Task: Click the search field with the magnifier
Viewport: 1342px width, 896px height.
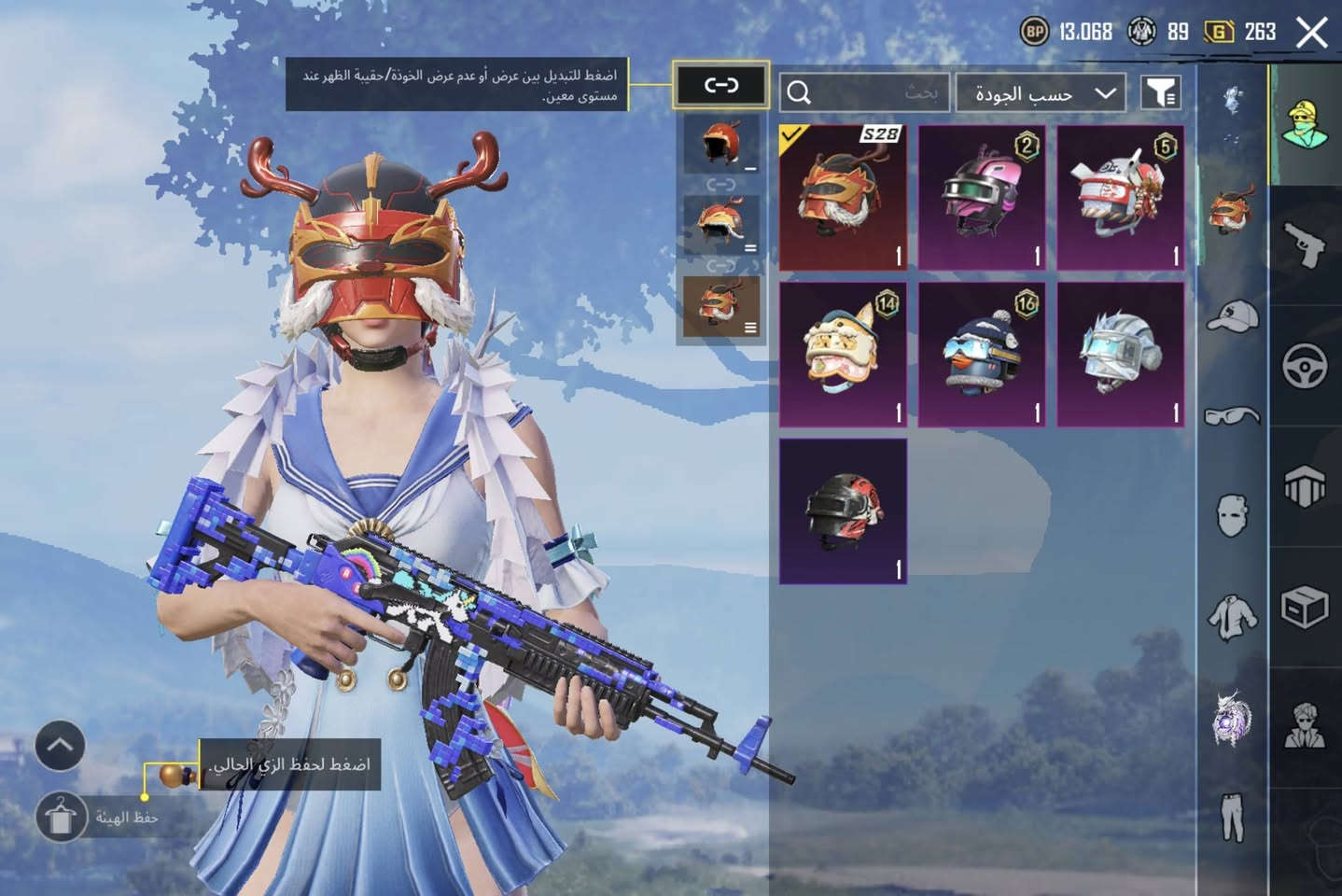Action: click(864, 92)
